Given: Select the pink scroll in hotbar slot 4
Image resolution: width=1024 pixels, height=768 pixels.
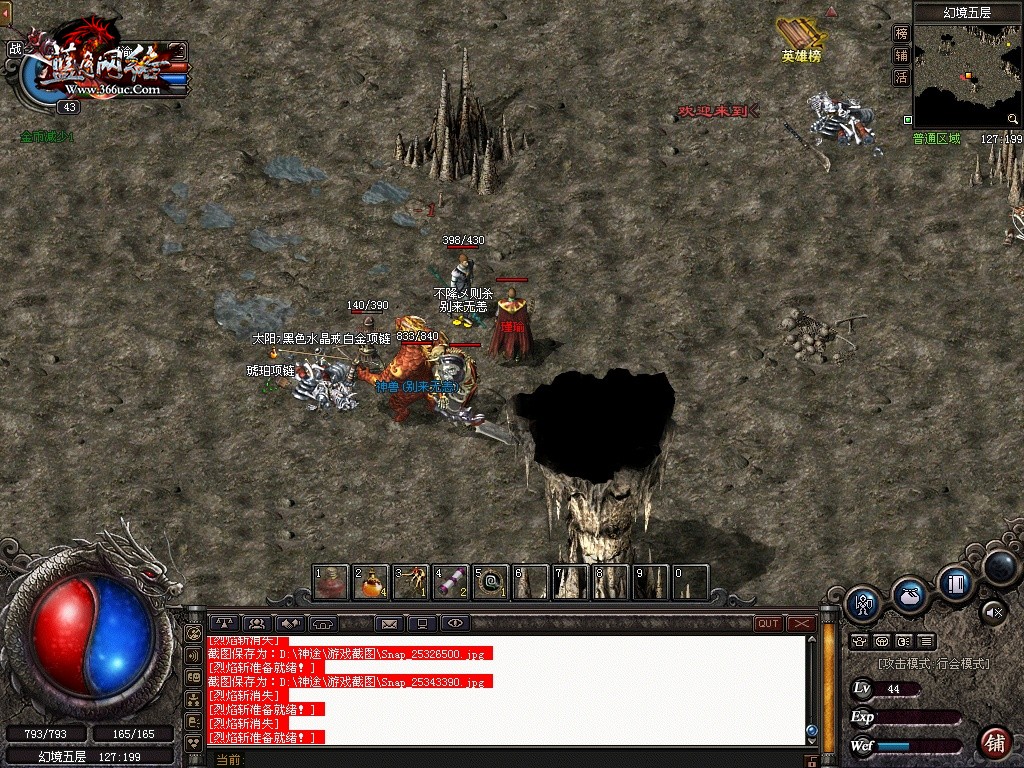Looking at the screenshot, I should [451, 583].
